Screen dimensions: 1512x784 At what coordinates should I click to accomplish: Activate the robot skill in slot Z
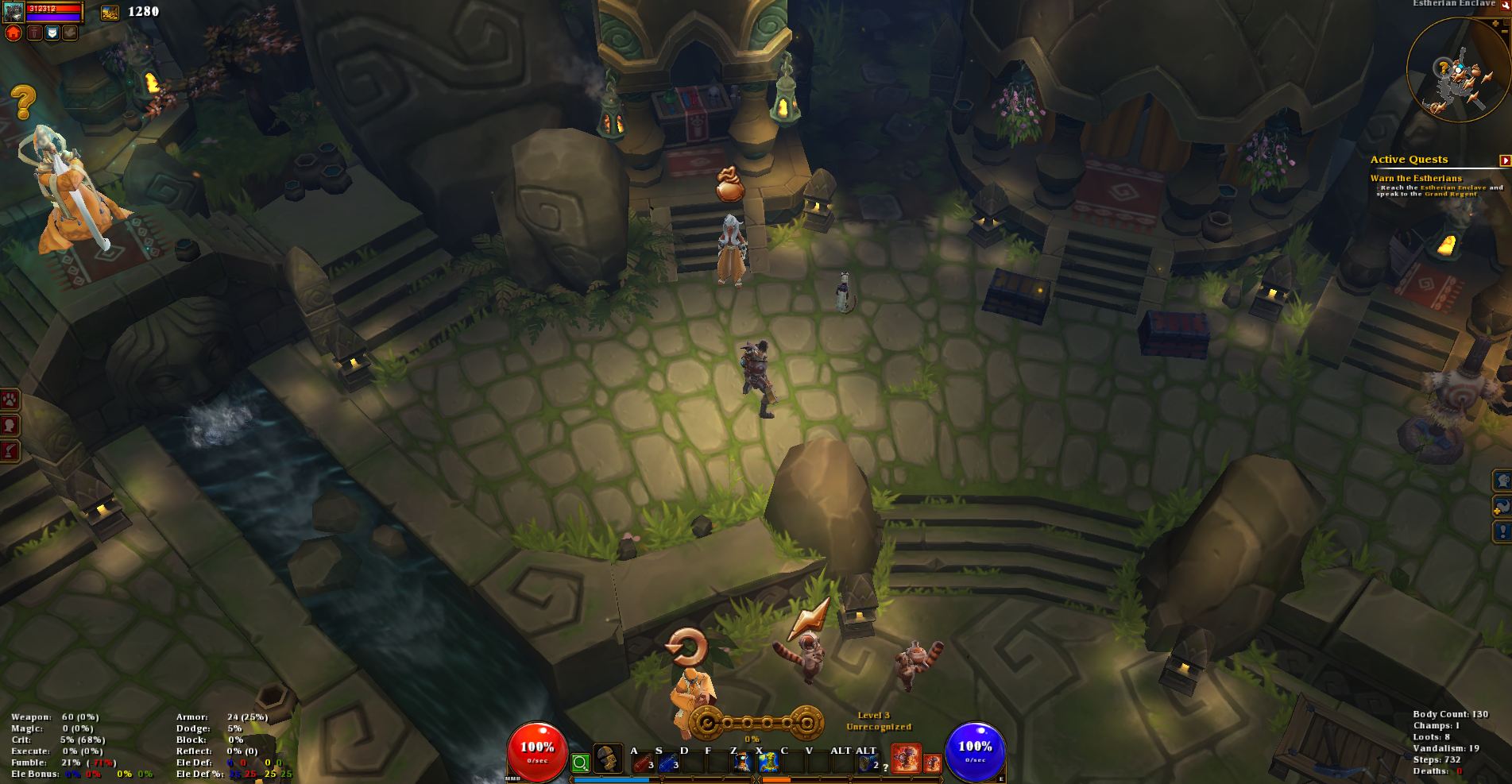(x=742, y=763)
